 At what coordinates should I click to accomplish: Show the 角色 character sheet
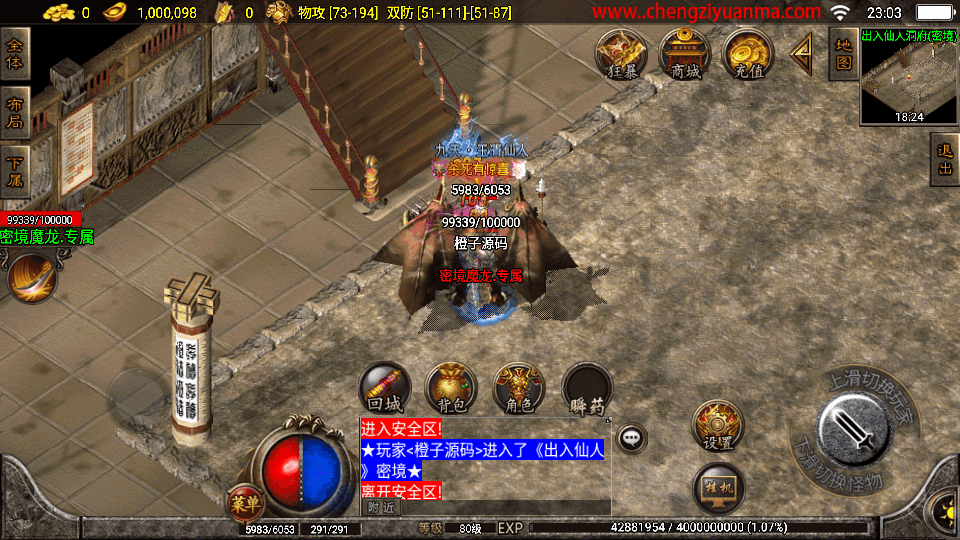click(x=519, y=388)
